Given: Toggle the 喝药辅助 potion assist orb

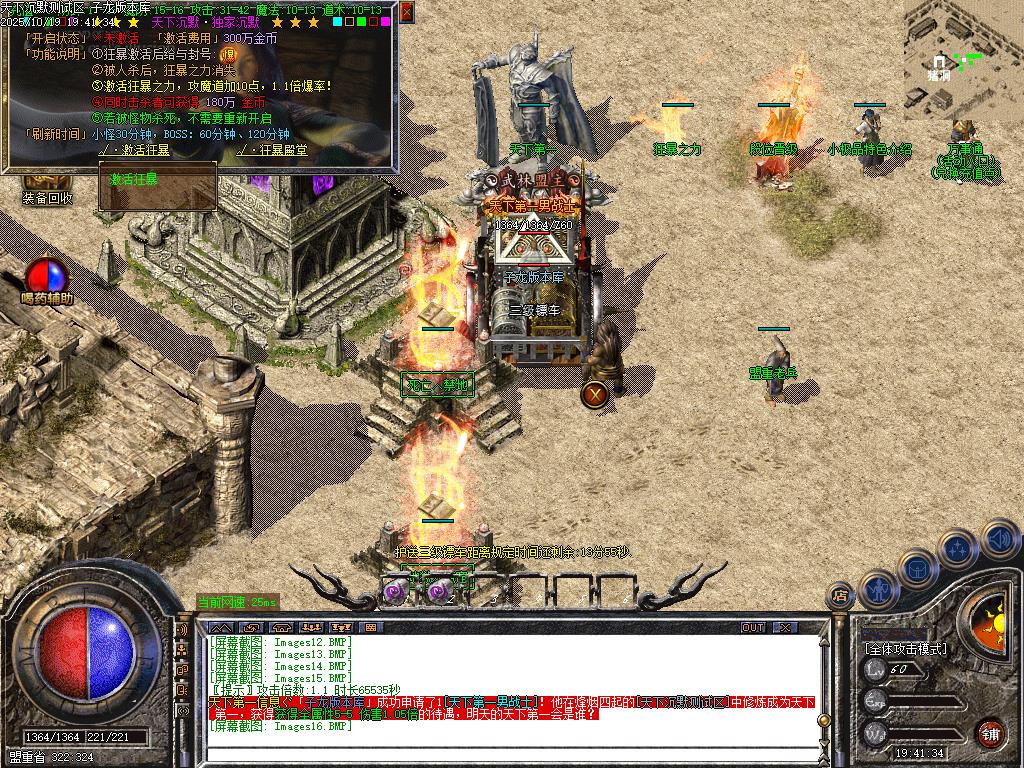Looking at the screenshot, I should pyautogui.click(x=45, y=277).
